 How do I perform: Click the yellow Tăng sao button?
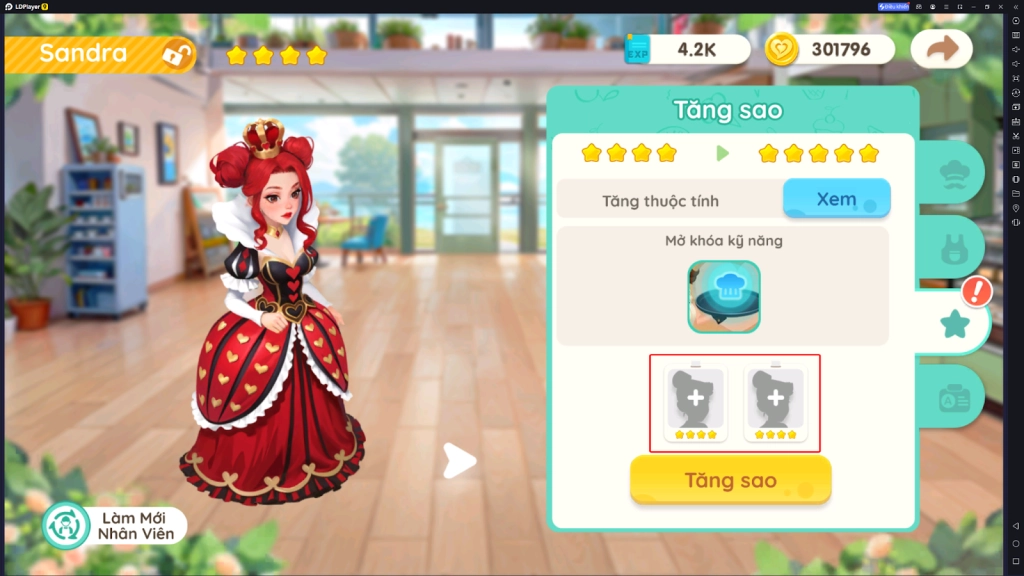[730, 480]
